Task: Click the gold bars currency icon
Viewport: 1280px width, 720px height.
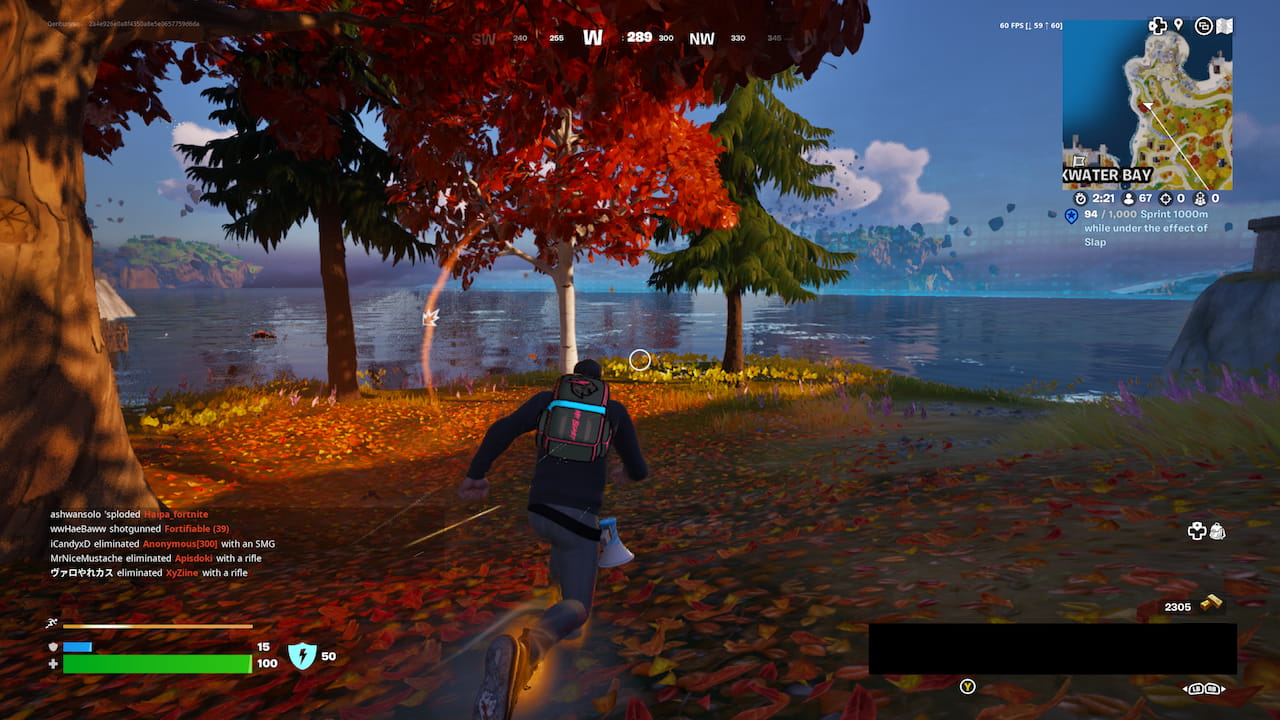Action: 1211,603
